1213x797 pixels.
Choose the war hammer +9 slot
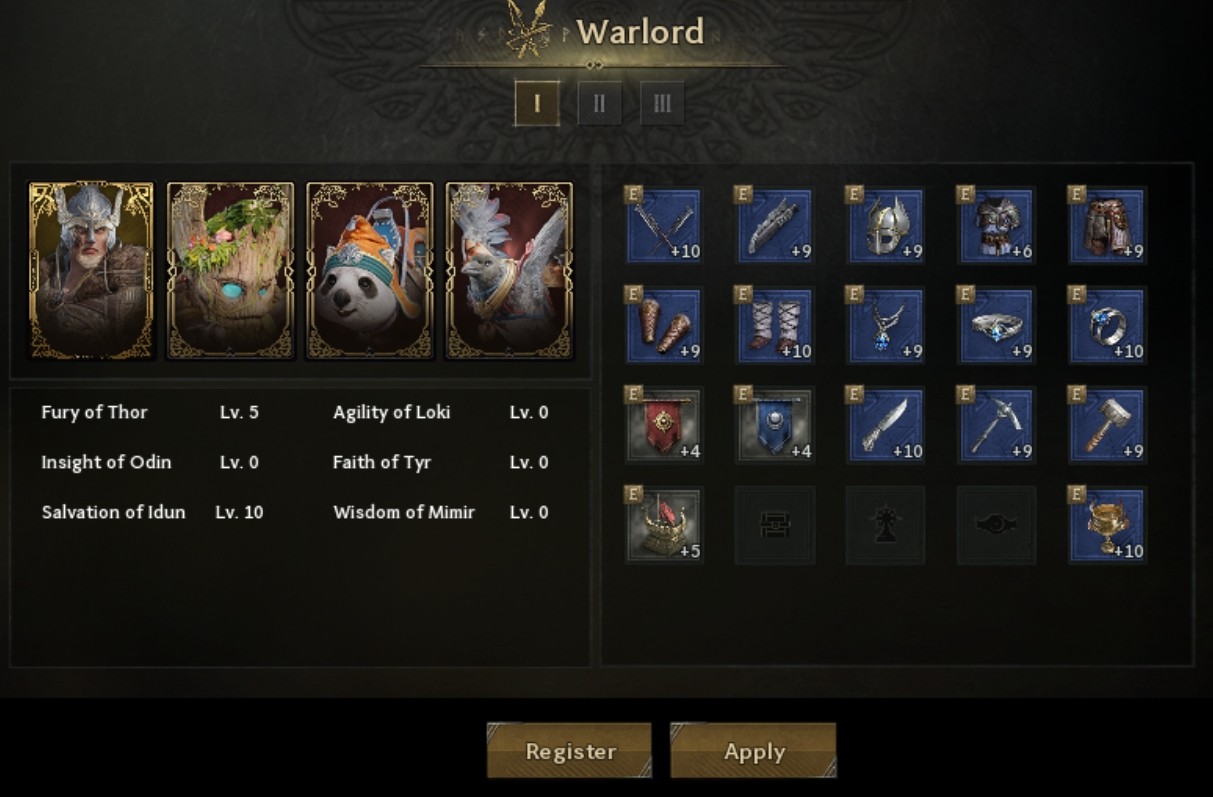(x=1107, y=426)
